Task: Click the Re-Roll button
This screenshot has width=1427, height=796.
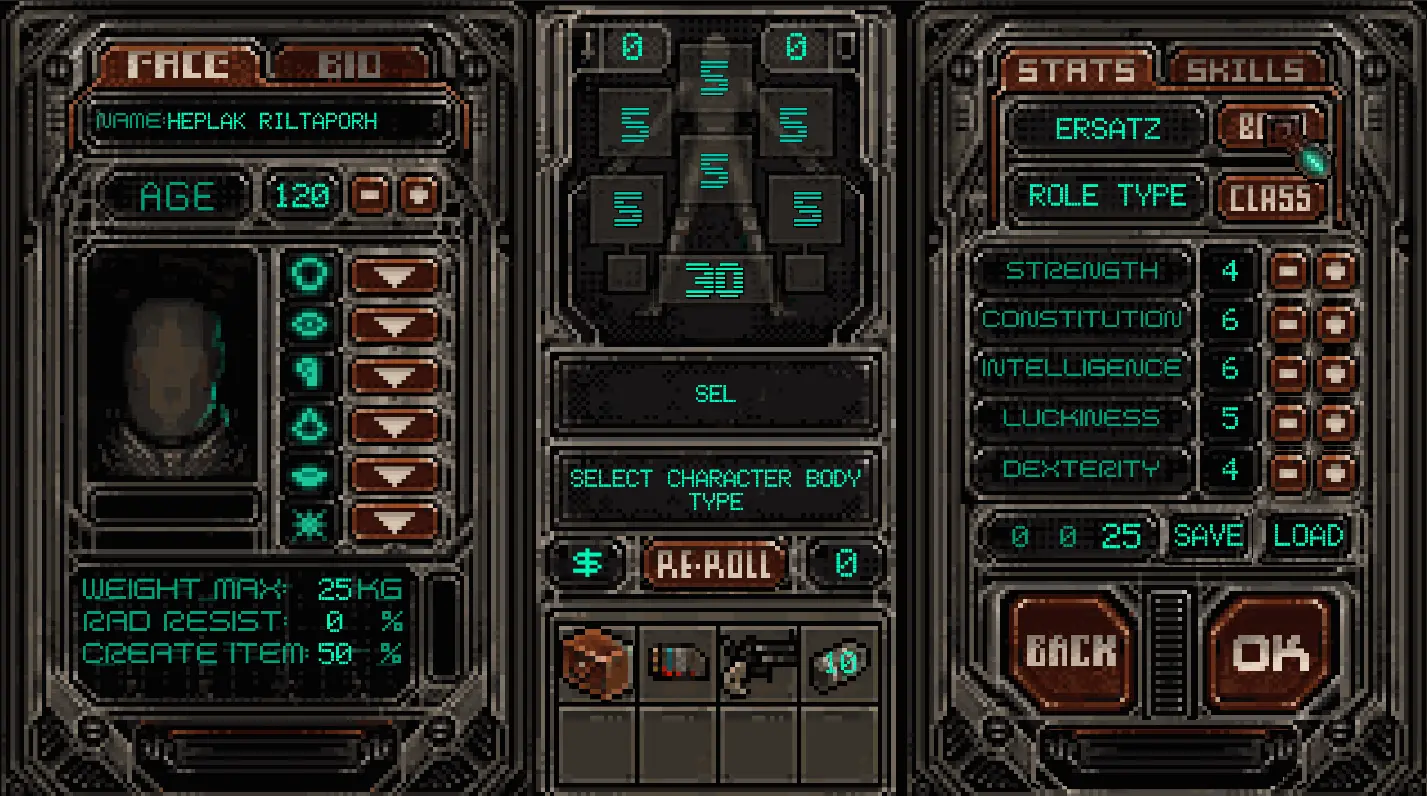Action: (x=714, y=564)
